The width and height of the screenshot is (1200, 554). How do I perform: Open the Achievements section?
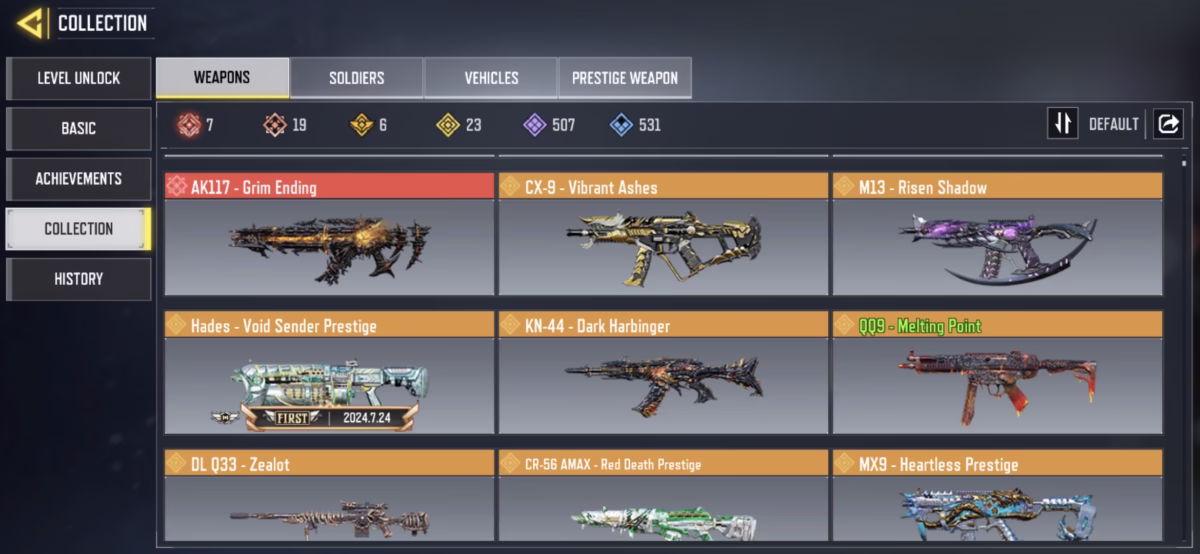click(x=78, y=178)
